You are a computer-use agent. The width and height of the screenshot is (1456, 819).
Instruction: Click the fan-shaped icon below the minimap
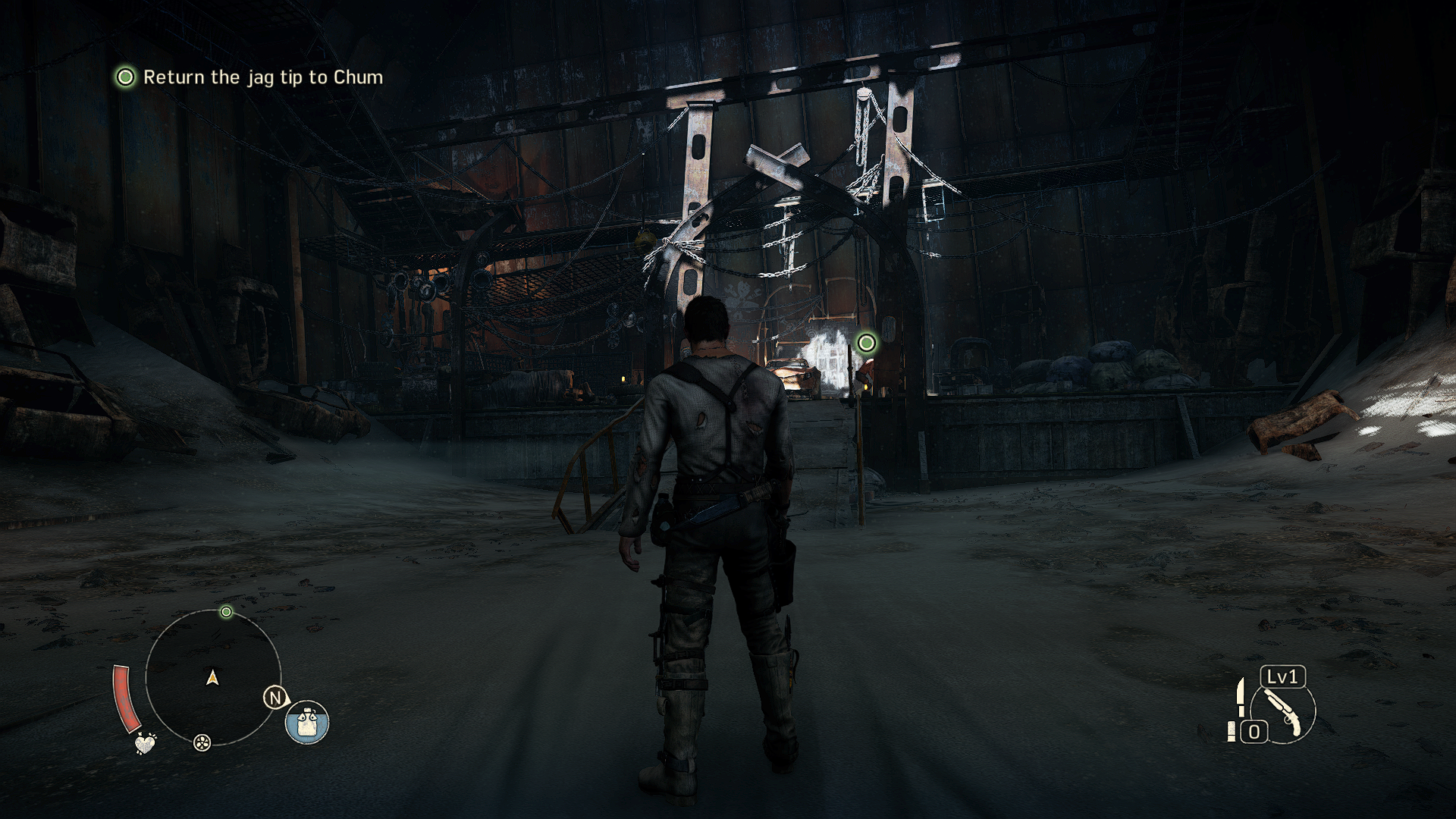coord(202,742)
